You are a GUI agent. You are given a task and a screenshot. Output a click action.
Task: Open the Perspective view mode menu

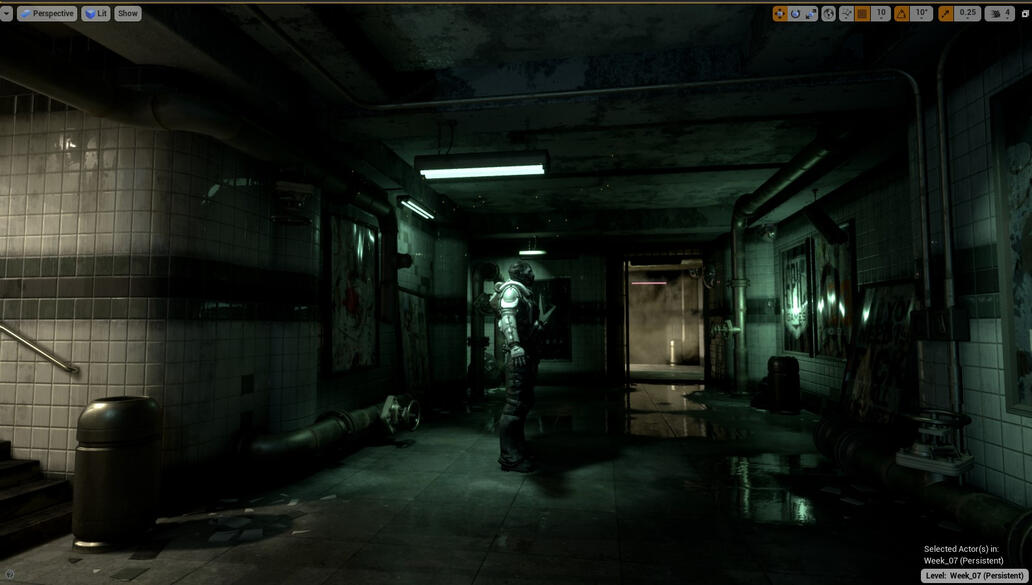47,13
